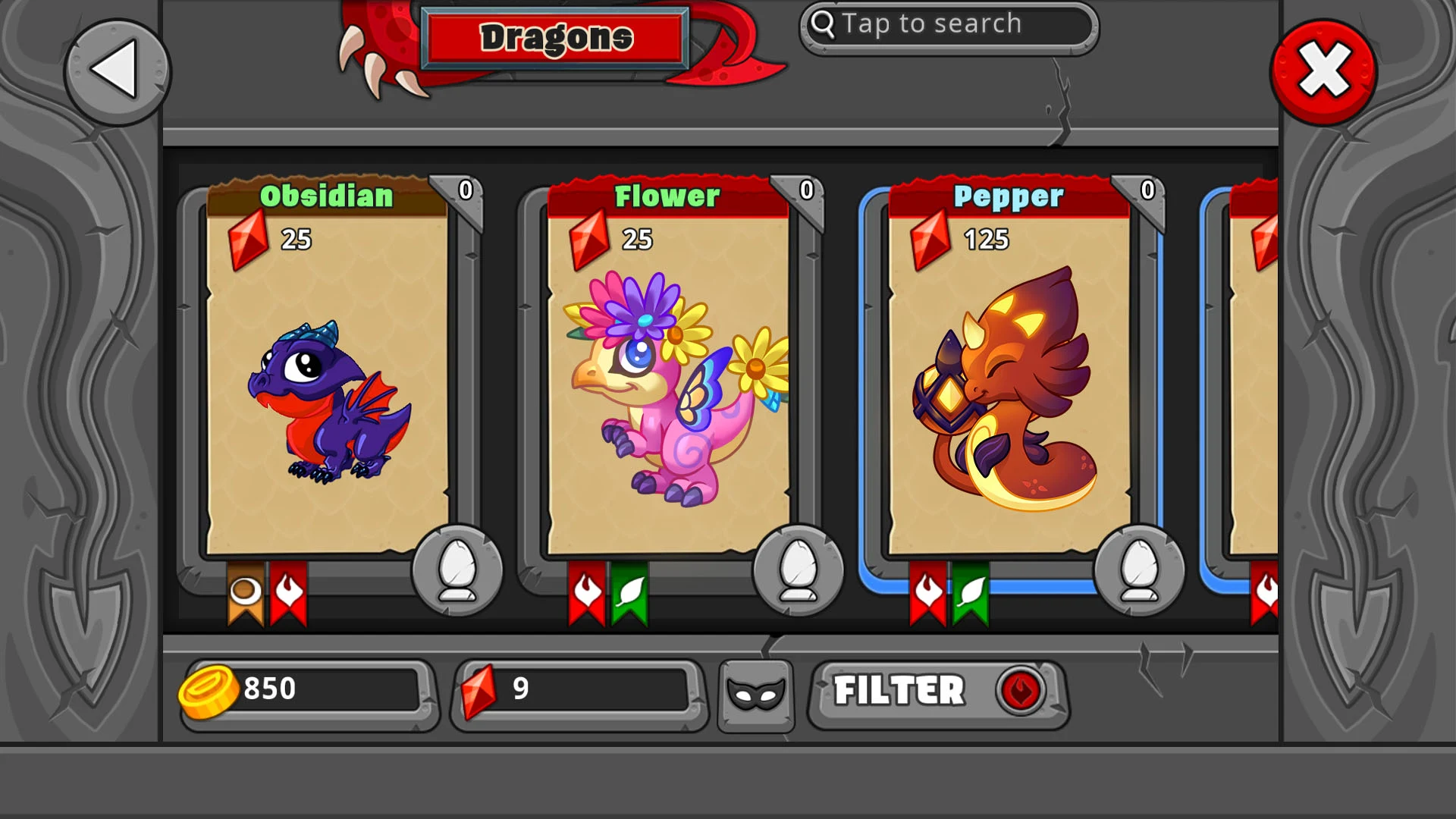Tap the red gem balance
The width and height of the screenshot is (1456, 819).
point(578,690)
